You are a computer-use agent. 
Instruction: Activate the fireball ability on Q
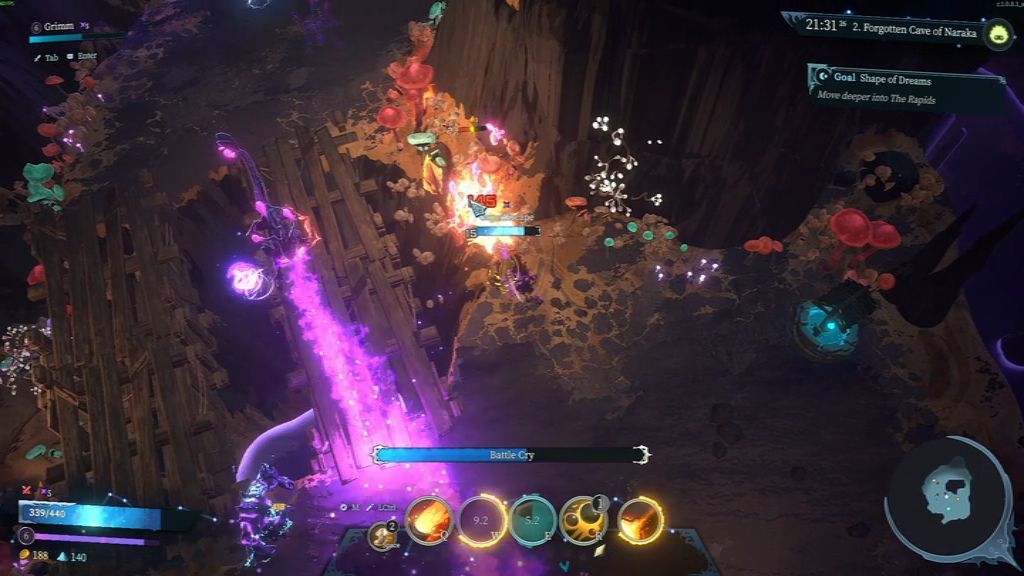429,520
